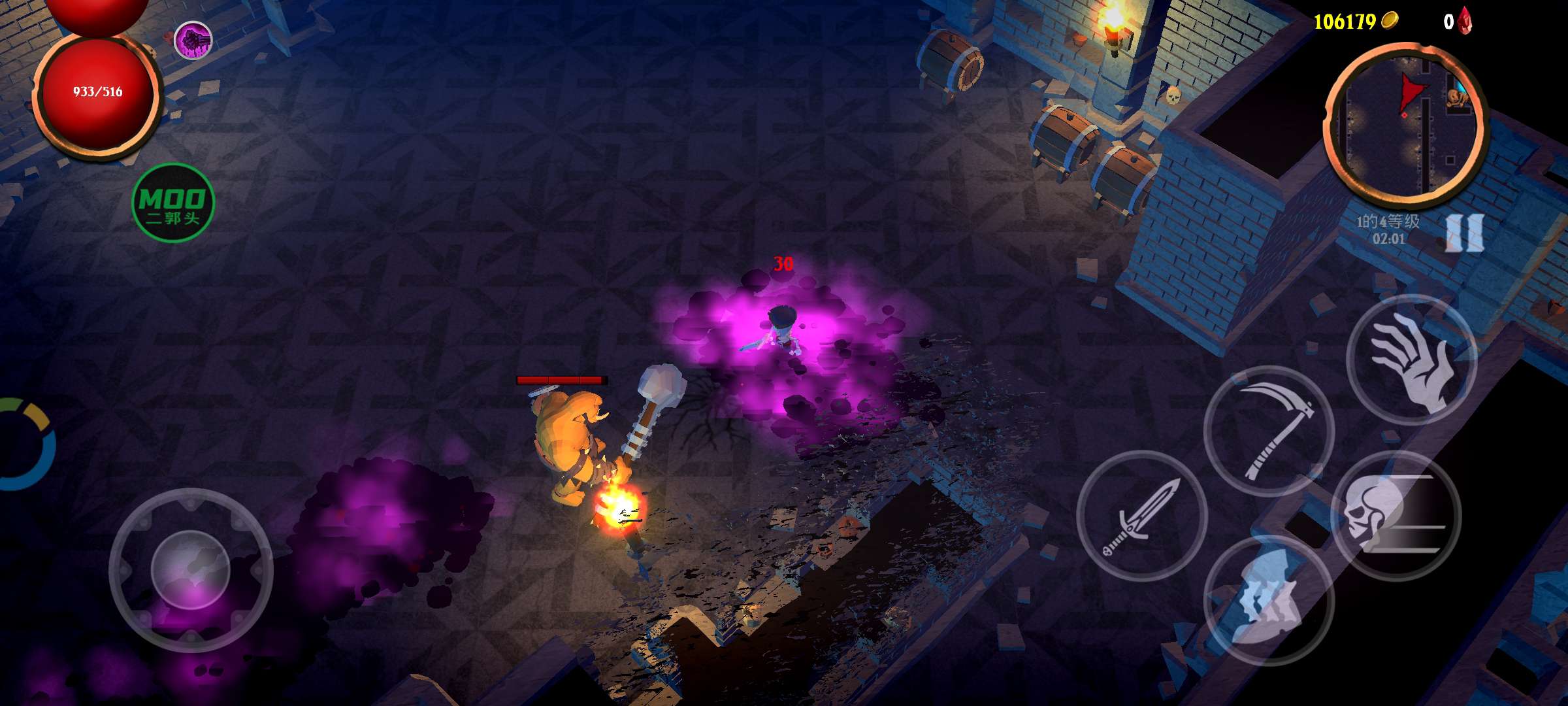Tap the virtual movement joystick
Viewport: 1568px width, 706px height.
tap(191, 570)
